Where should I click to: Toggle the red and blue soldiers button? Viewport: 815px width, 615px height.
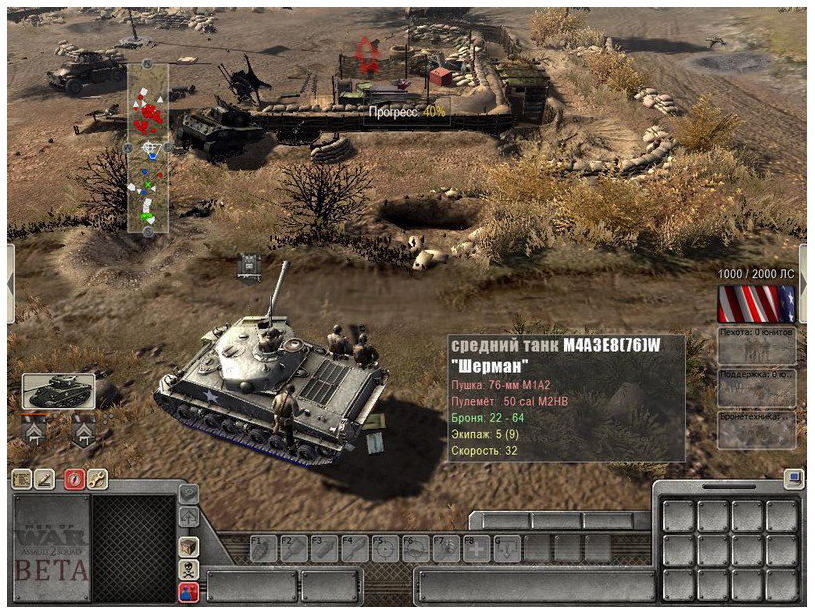188,592
